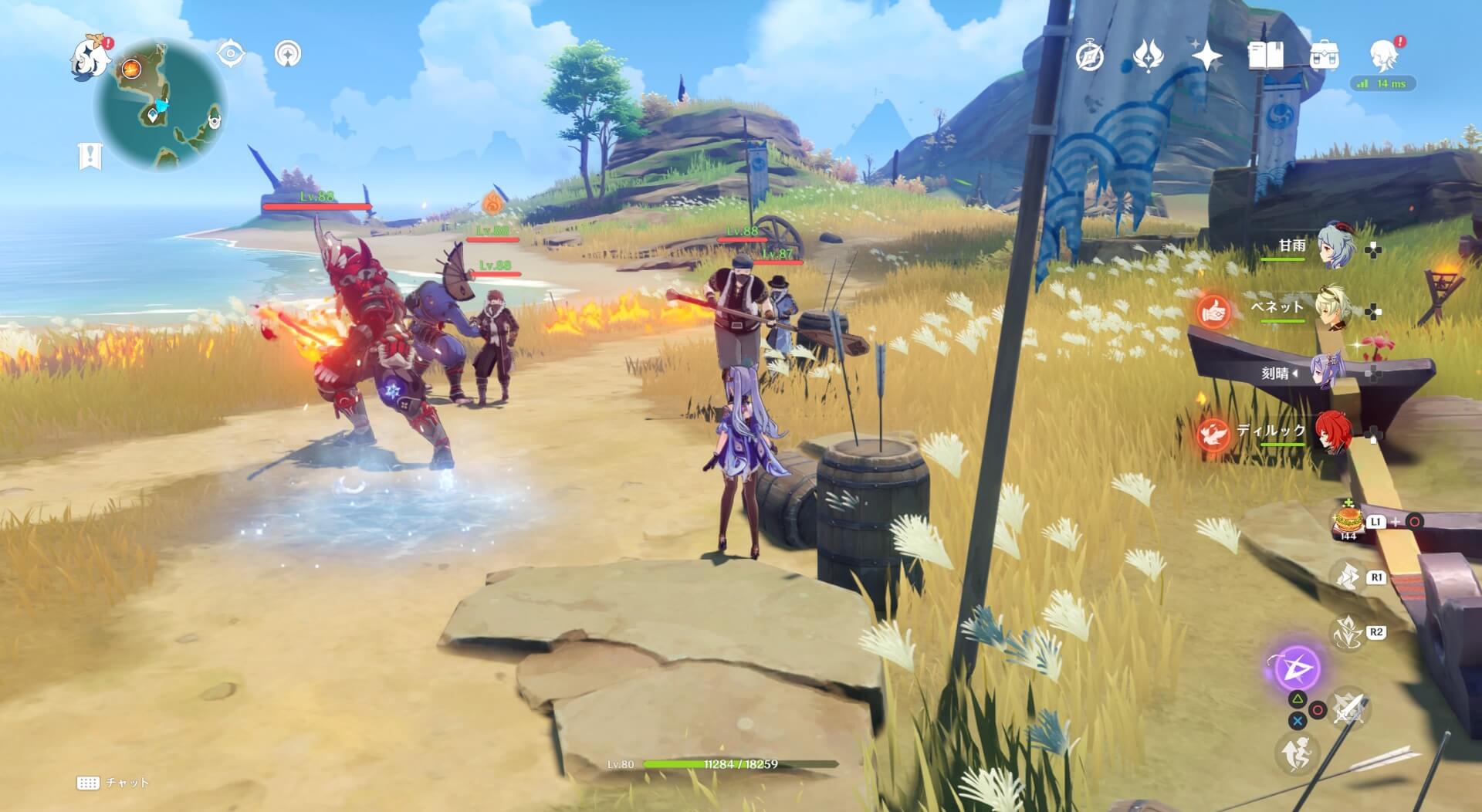Open the compass events icon
This screenshot has width=1482, height=812.
1090,56
